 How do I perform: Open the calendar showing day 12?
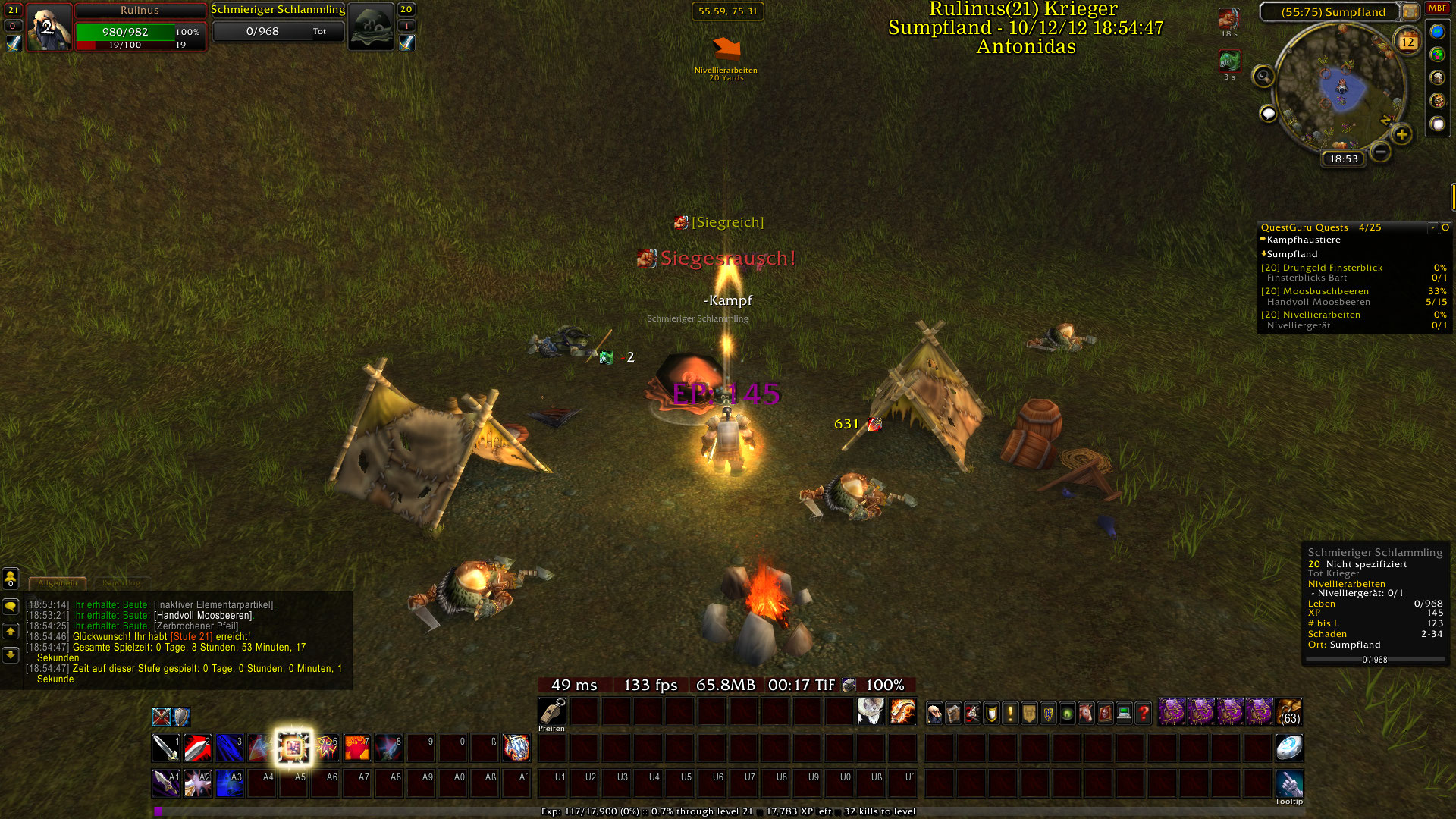[1407, 41]
